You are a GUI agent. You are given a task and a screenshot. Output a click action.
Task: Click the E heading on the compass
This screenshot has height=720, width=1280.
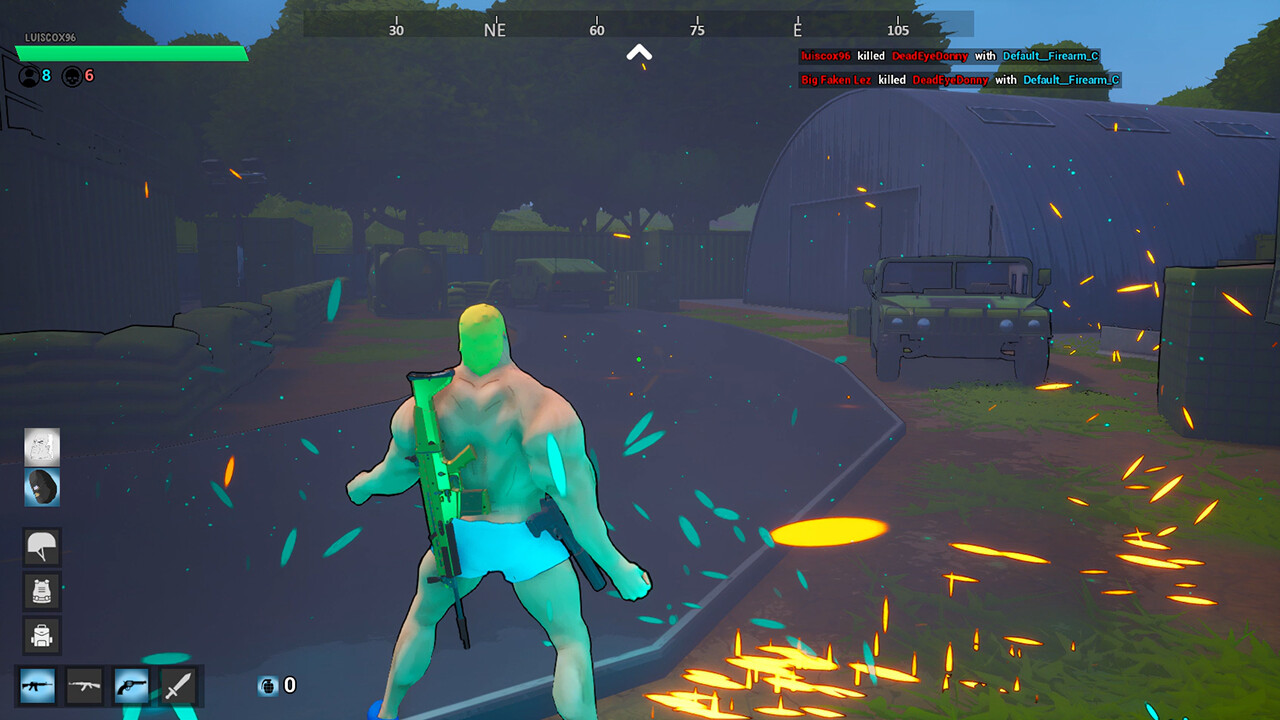795,30
